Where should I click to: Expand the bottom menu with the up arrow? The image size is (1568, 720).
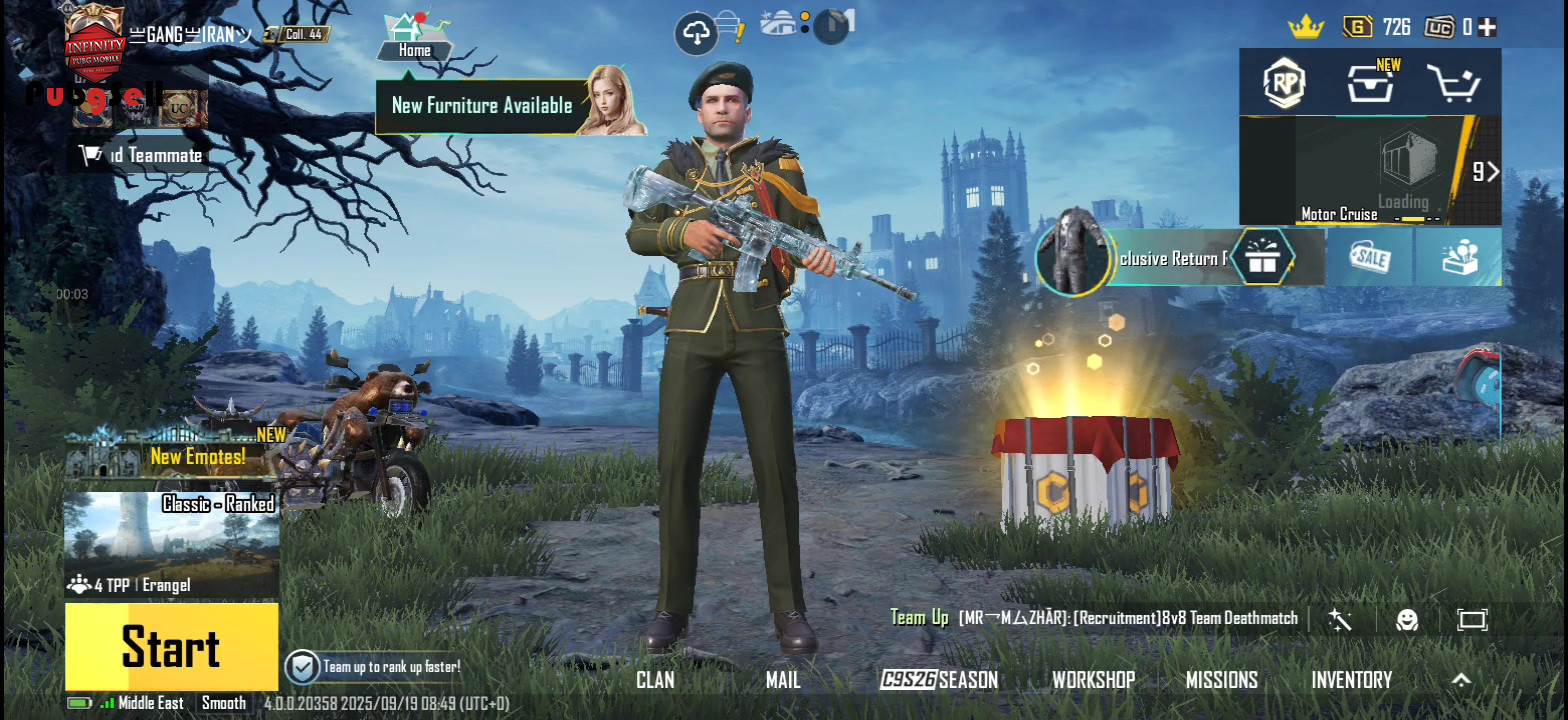pos(1461,680)
